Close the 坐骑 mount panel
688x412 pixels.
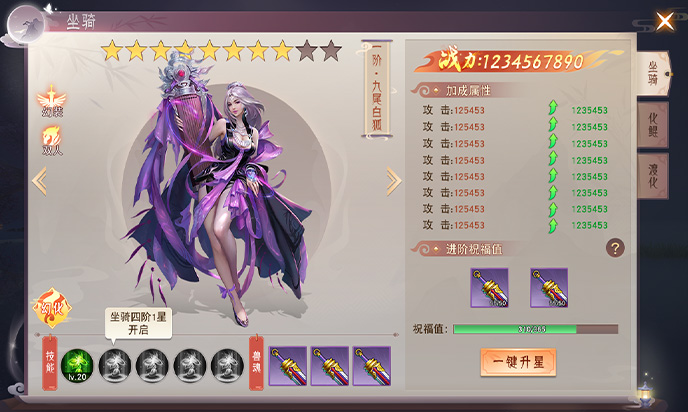(x=664, y=21)
